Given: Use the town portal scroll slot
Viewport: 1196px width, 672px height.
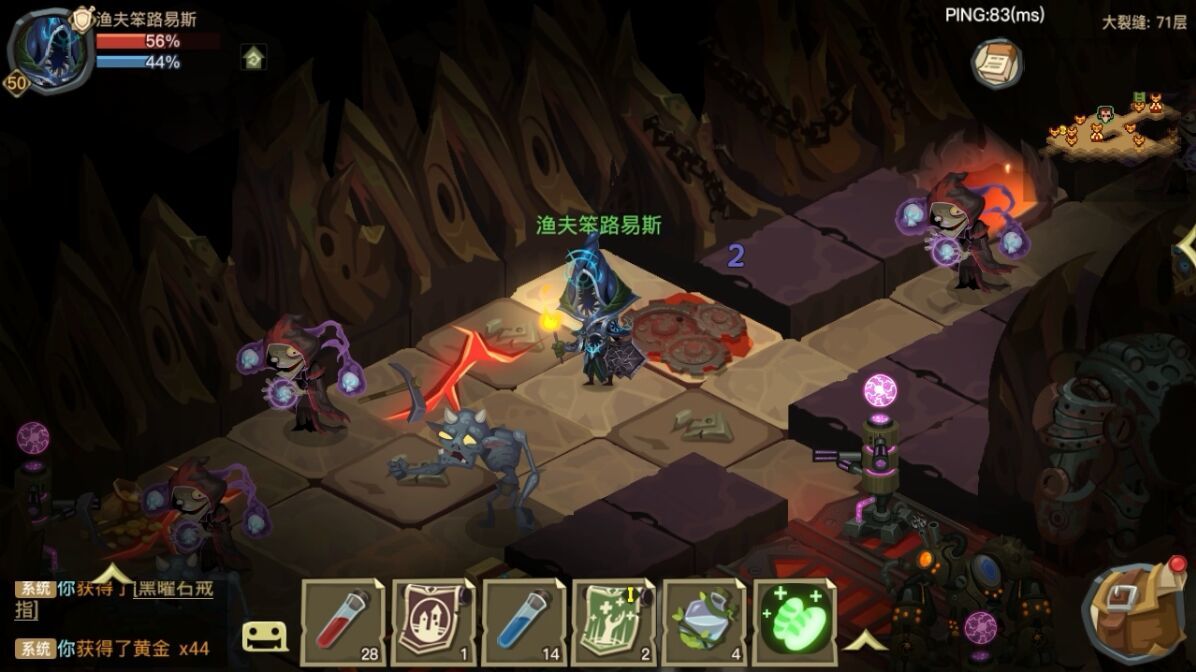Looking at the screenshot, I should (x=433, y=621).
